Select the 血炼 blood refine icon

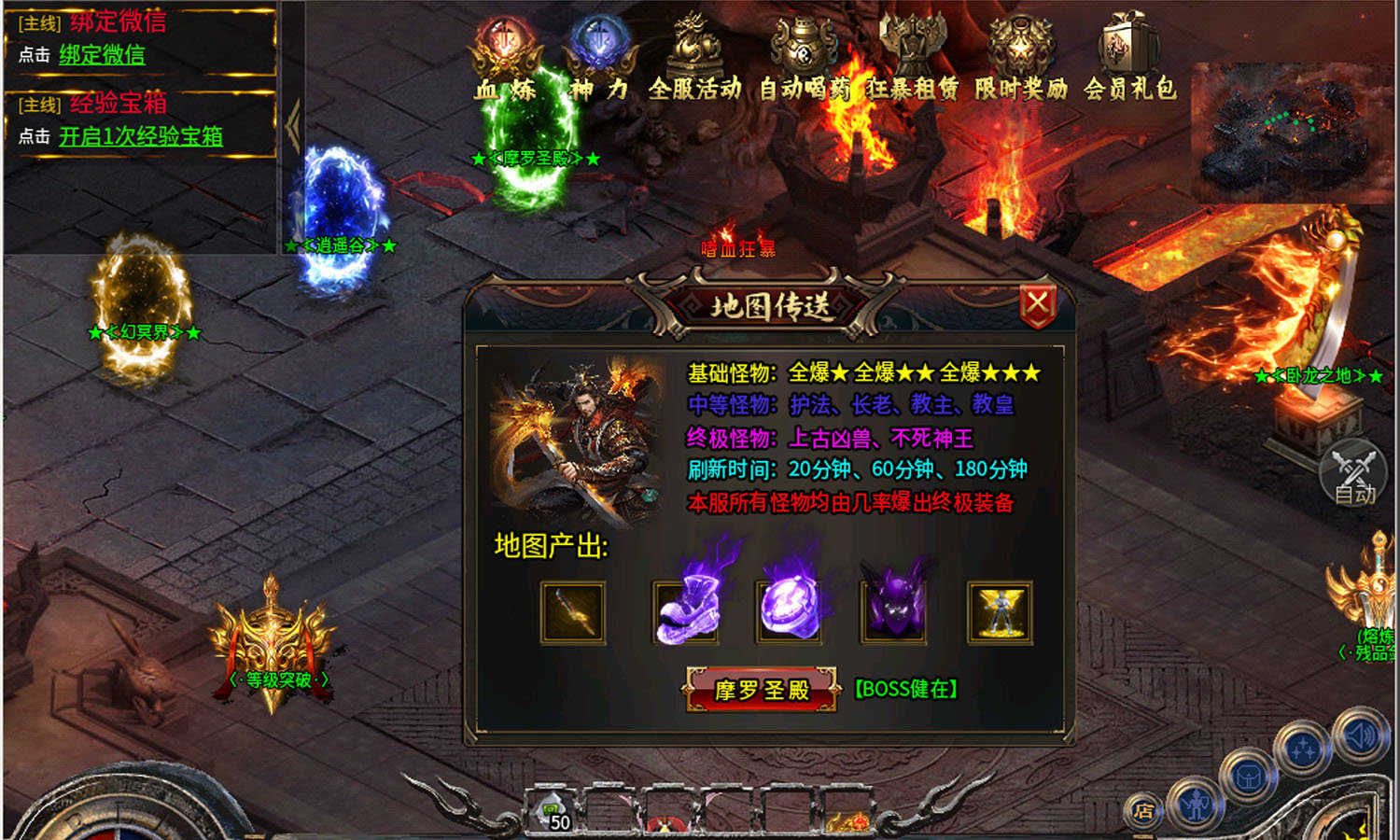(x=507, y=42)
